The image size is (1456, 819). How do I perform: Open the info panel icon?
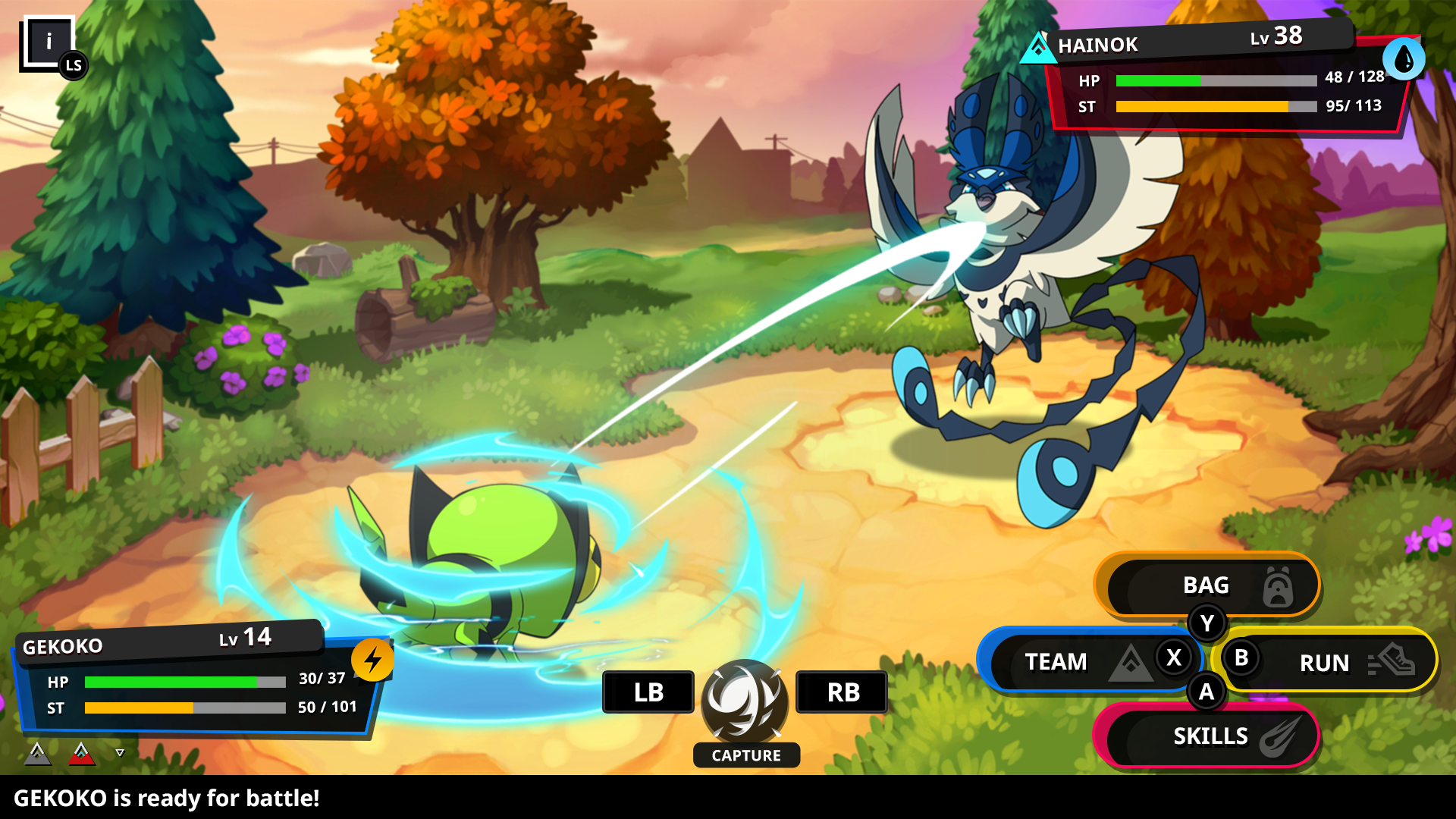click(x=49, y=42)
